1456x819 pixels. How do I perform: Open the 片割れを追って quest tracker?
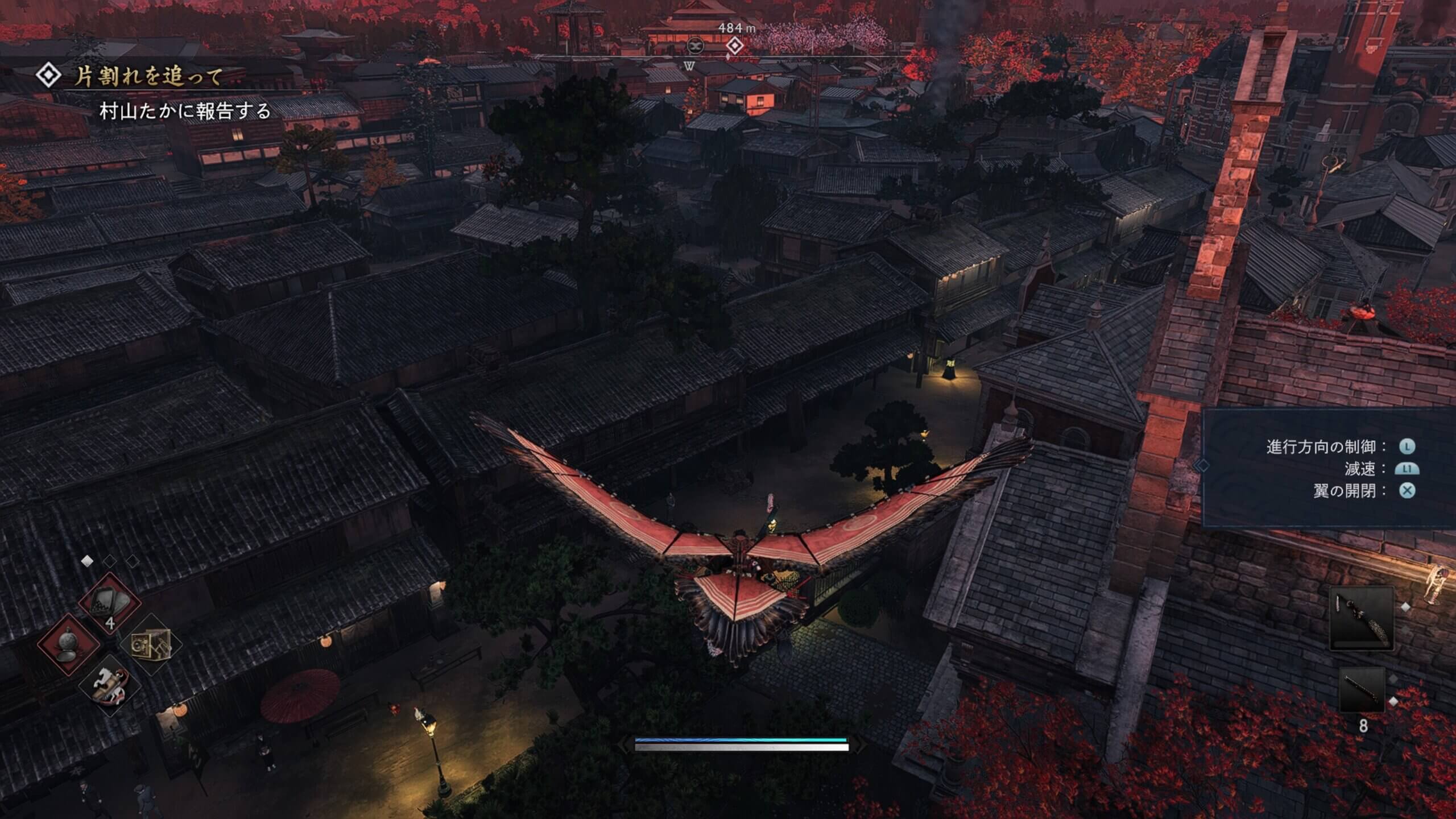(x=148, y=77)
